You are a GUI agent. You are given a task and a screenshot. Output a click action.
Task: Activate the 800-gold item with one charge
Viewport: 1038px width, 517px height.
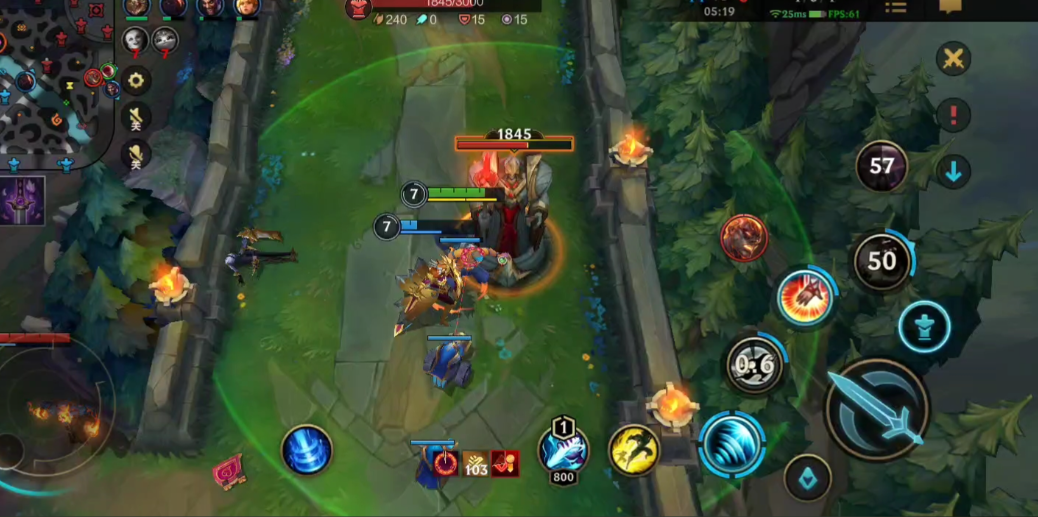[x=563, y=449]
